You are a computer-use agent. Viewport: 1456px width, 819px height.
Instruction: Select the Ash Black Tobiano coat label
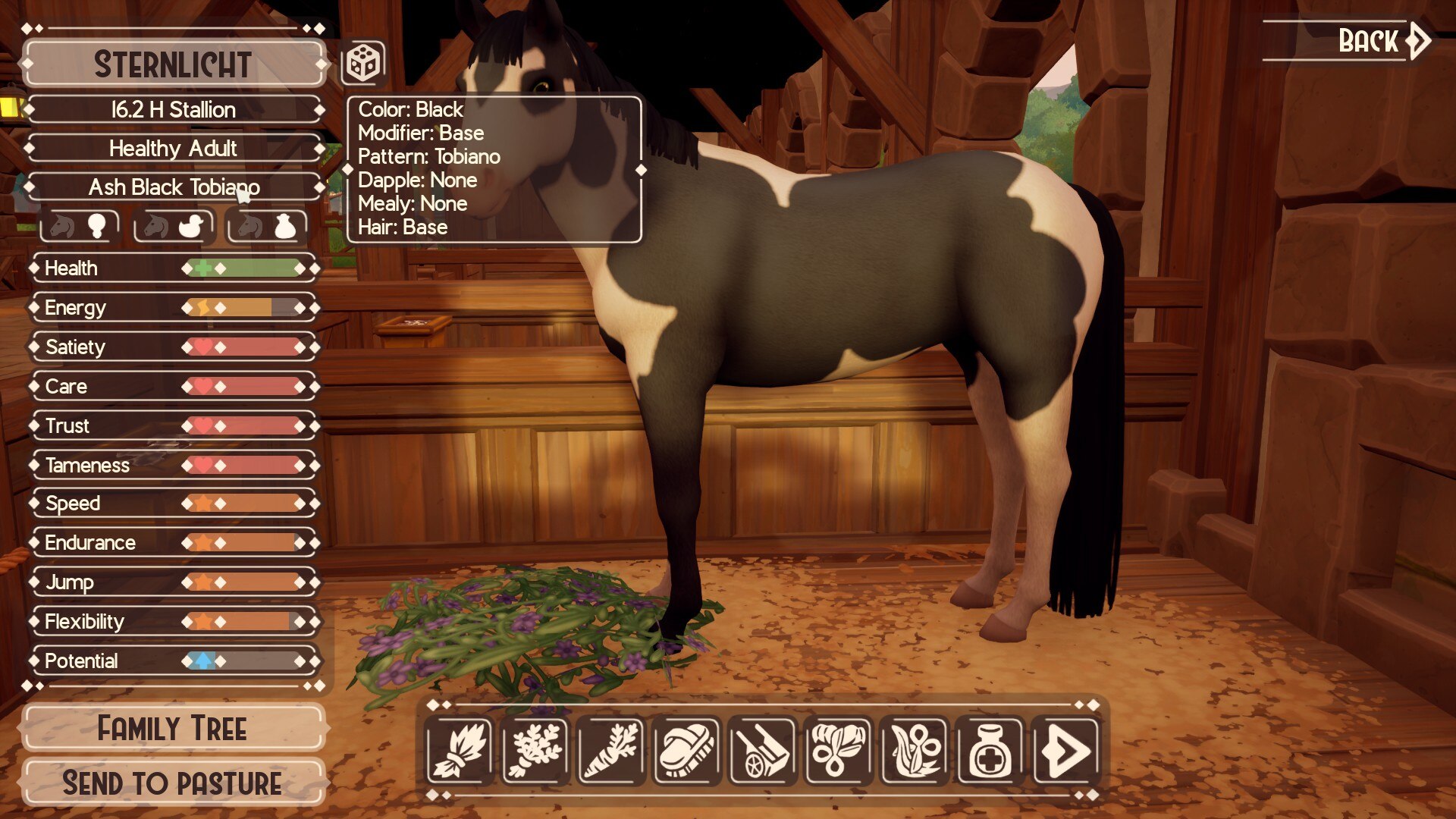174,187
